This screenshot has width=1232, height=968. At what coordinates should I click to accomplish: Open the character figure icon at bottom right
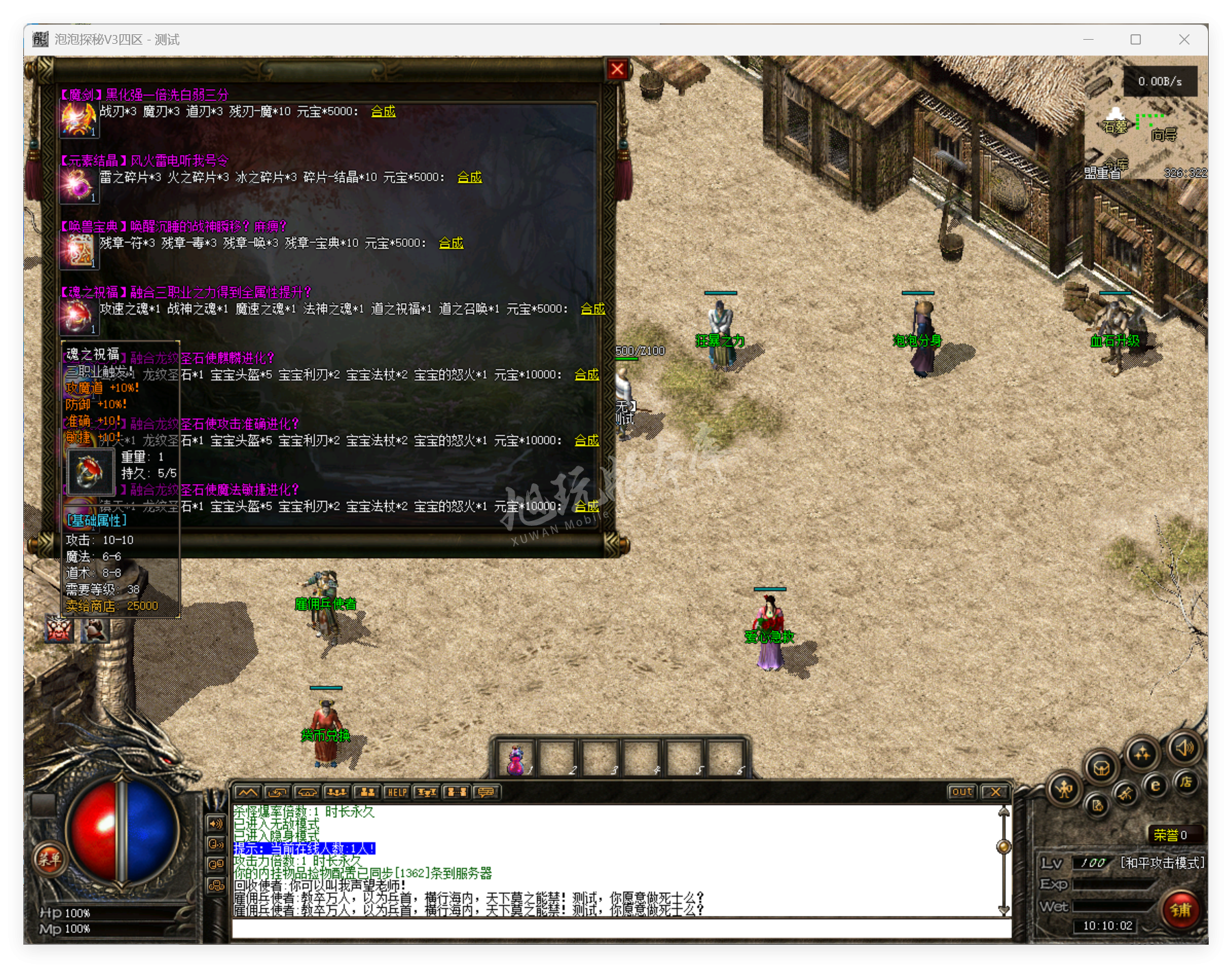[1064, 790]
